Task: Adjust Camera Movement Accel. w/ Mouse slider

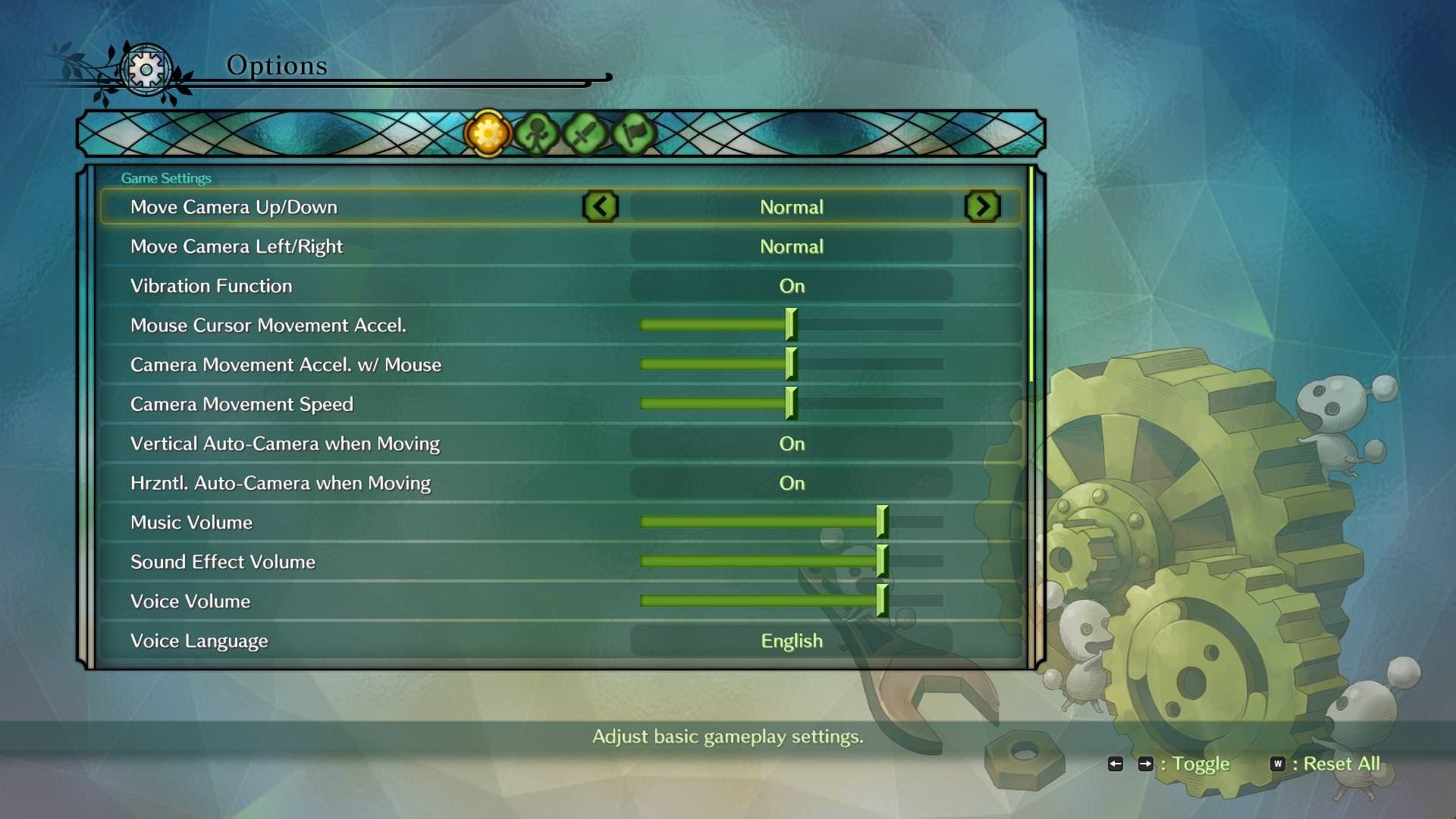Action: pyautogui.click(x=791, y=364)
